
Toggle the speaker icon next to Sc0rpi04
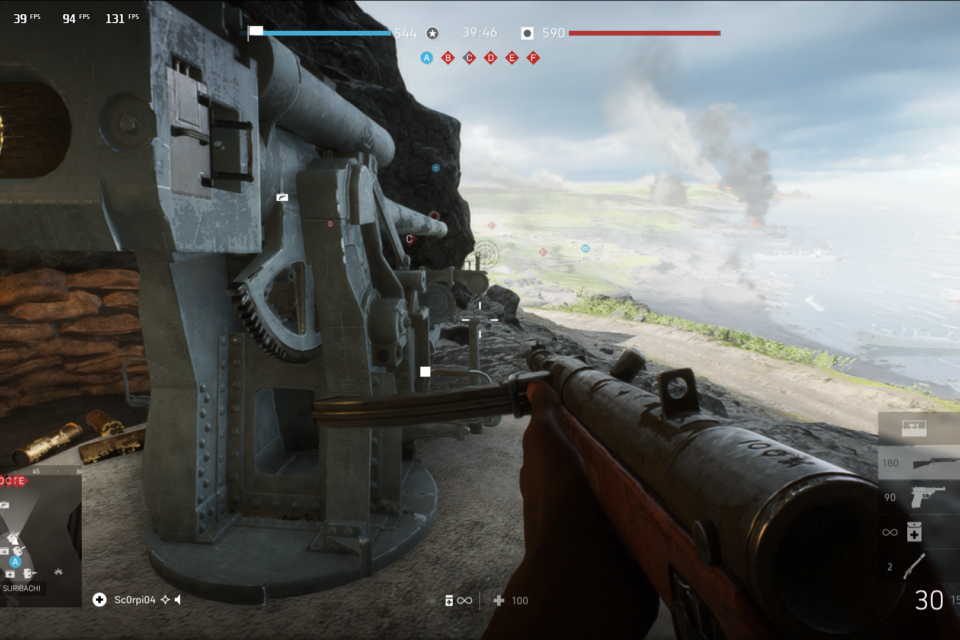[x=177, y=600]
